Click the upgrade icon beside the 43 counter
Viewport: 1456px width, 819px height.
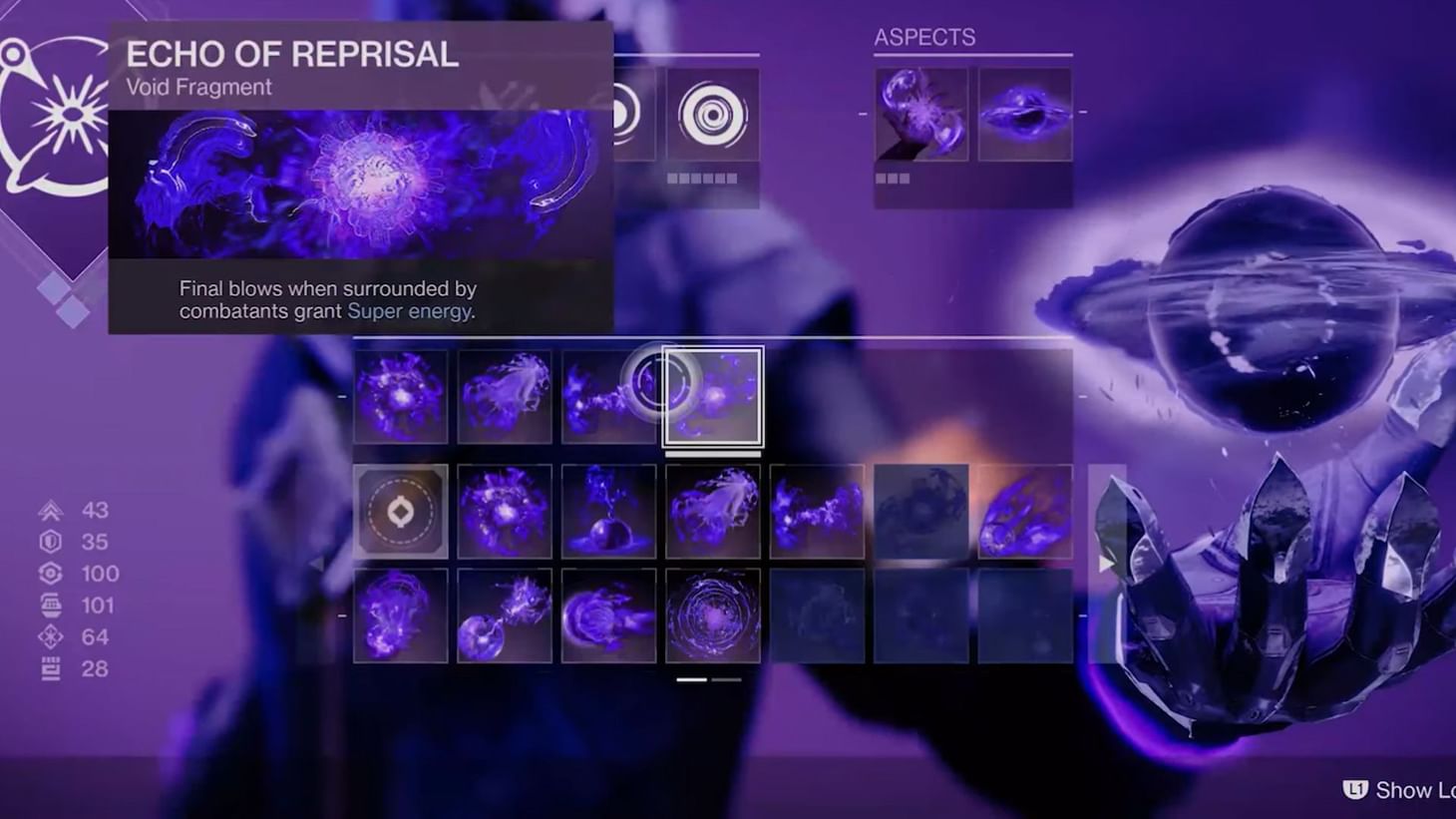tap(49, 511)
